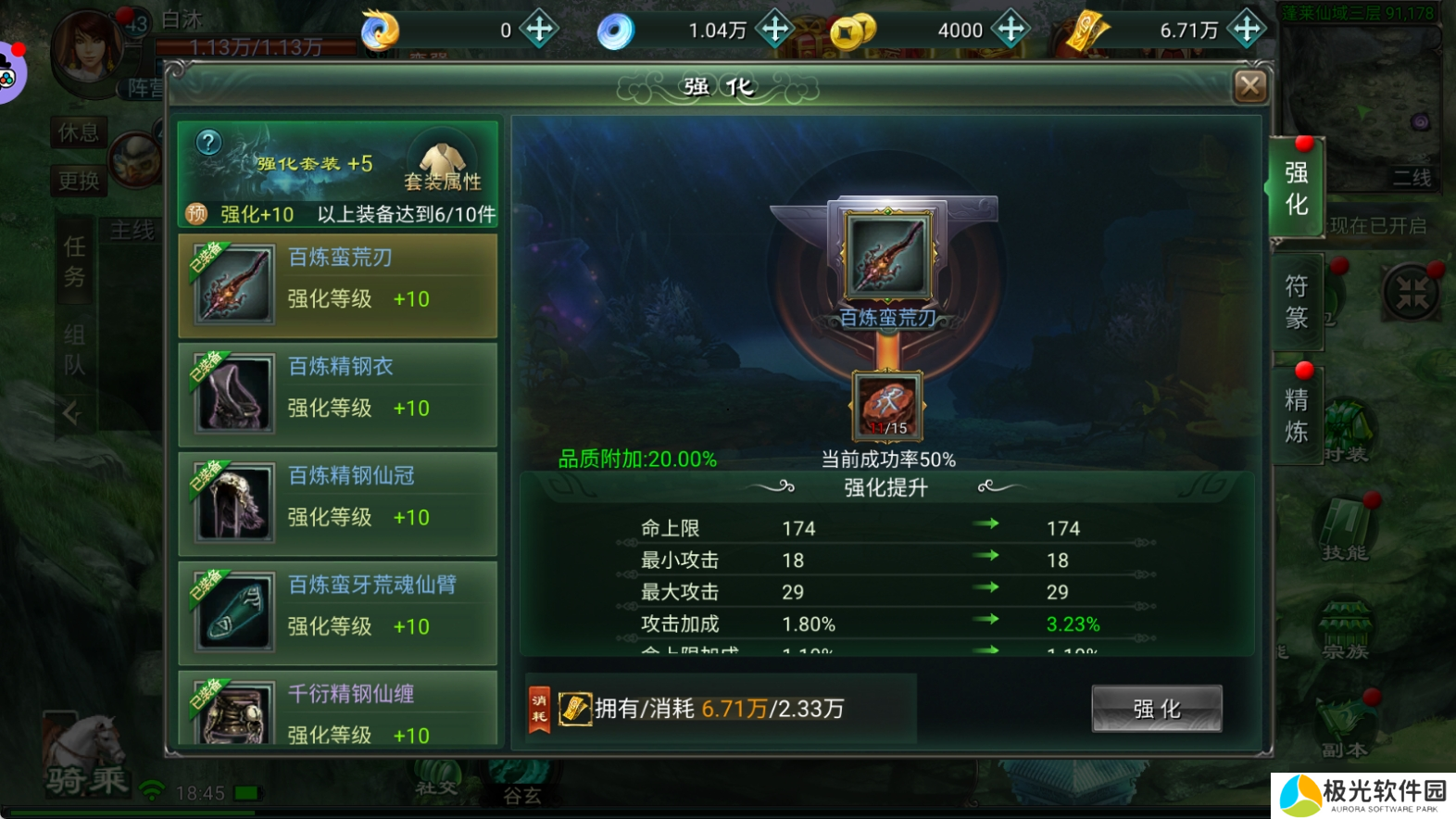The width and height of the screenshot is (1456, 819).
Task: Click the 更换 (Change) button
Action: pos(78,182)
